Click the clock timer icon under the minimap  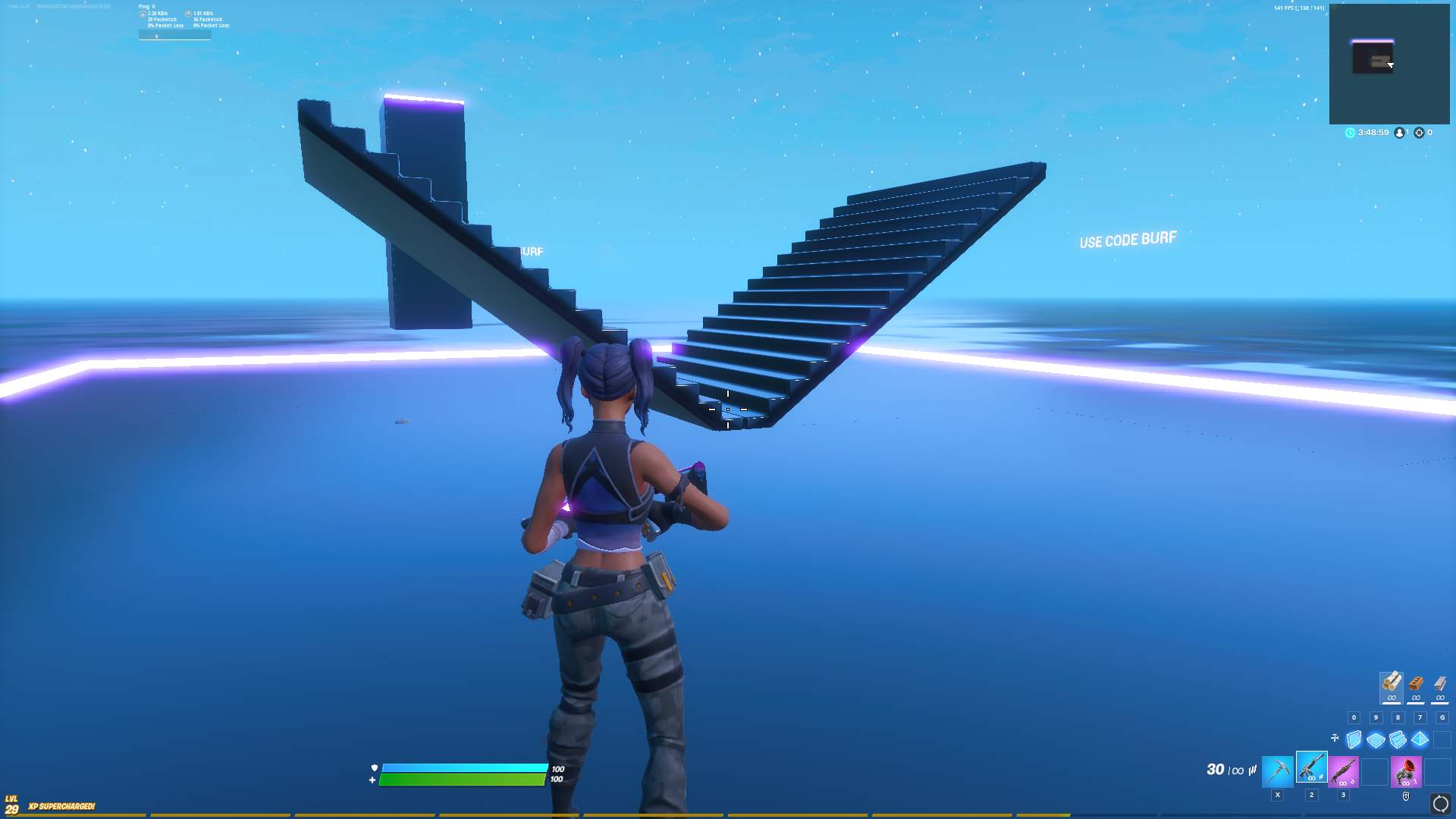point(1351,132)
